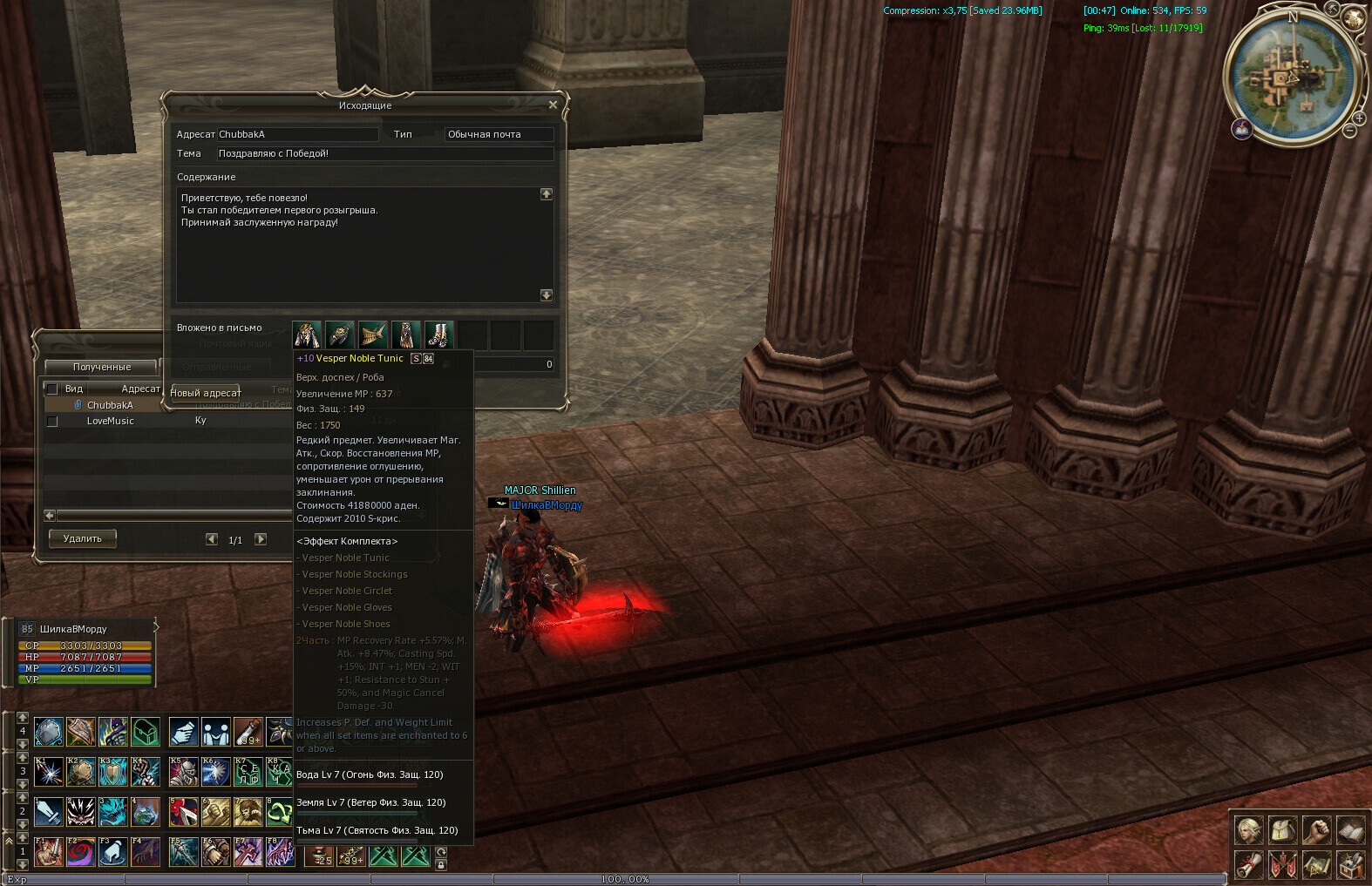The image size is (1372, 886).
Task: Open the clan banners icon
Action: [1282, 865]
